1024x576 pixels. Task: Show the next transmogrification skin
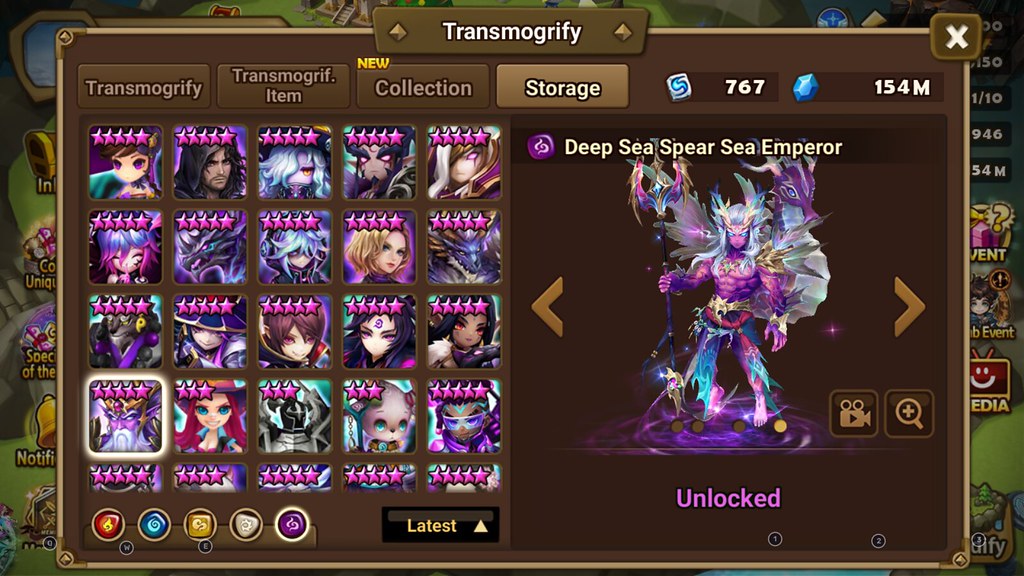pos(908,307)
